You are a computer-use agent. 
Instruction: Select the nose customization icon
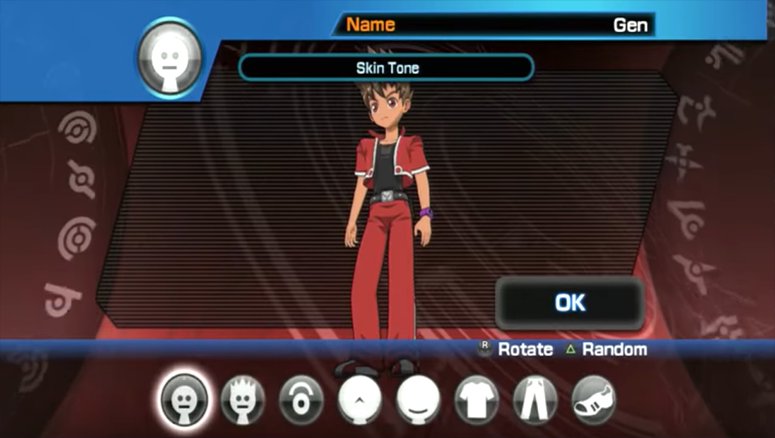359,399
